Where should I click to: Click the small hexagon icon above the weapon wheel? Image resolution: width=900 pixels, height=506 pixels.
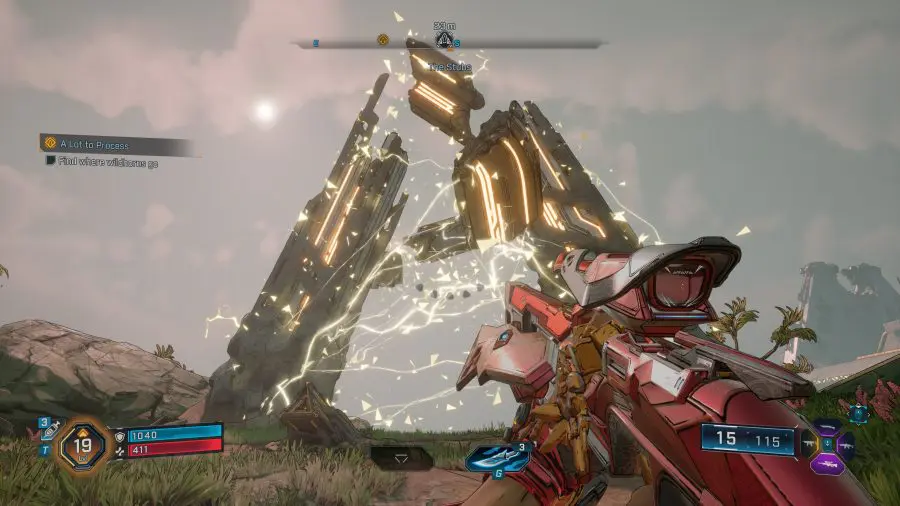[x=857, y=411]
